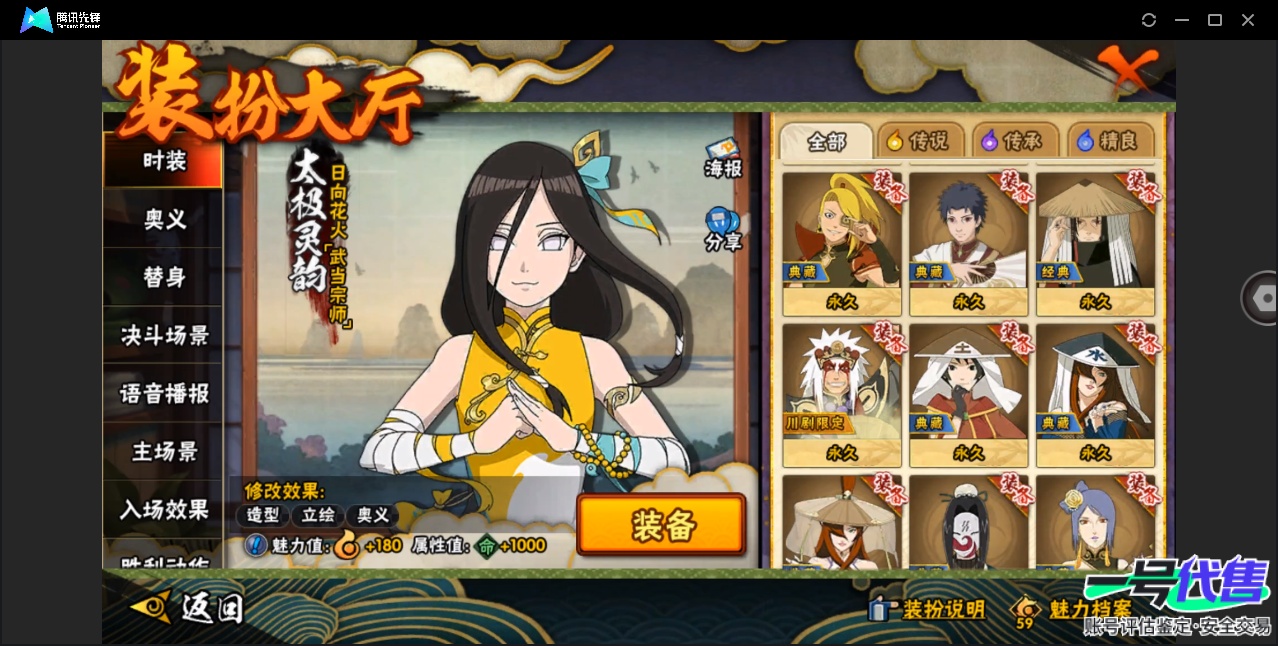Tap the 分享 share icon
This screenshot has width=1278, height=646.
(x=722, y=228)
